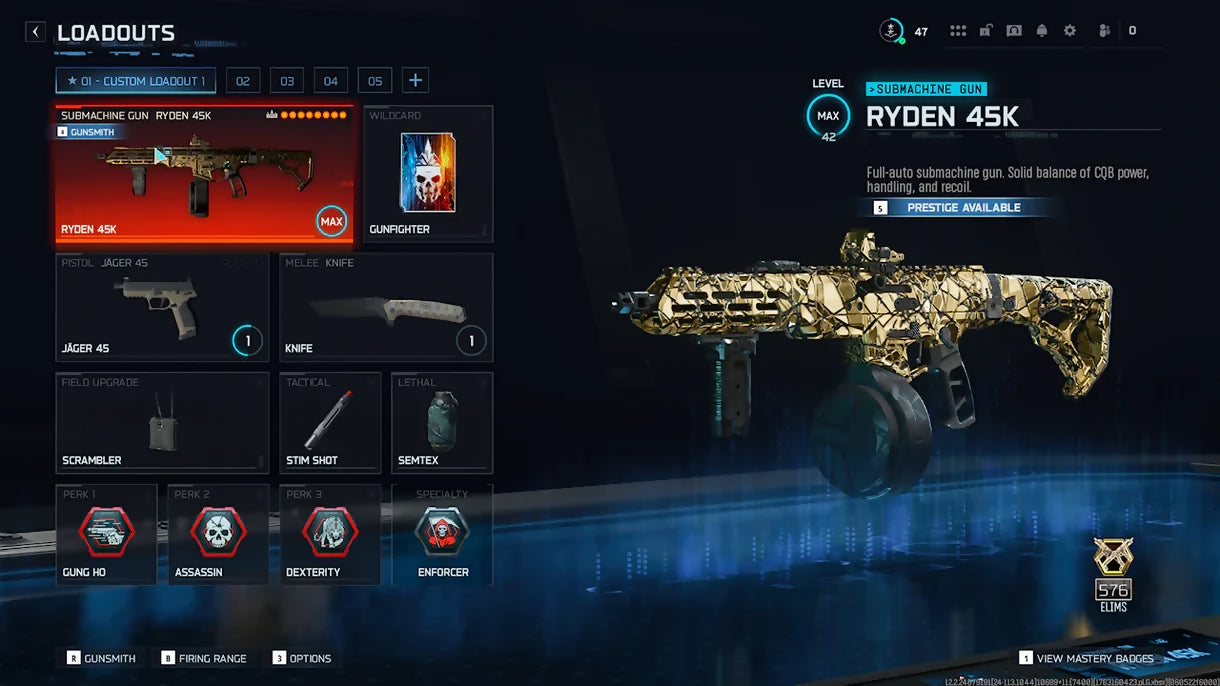
Task: Select the Assassin perk 2 slot
Action: pyautogui.click(x=218, y=535)
